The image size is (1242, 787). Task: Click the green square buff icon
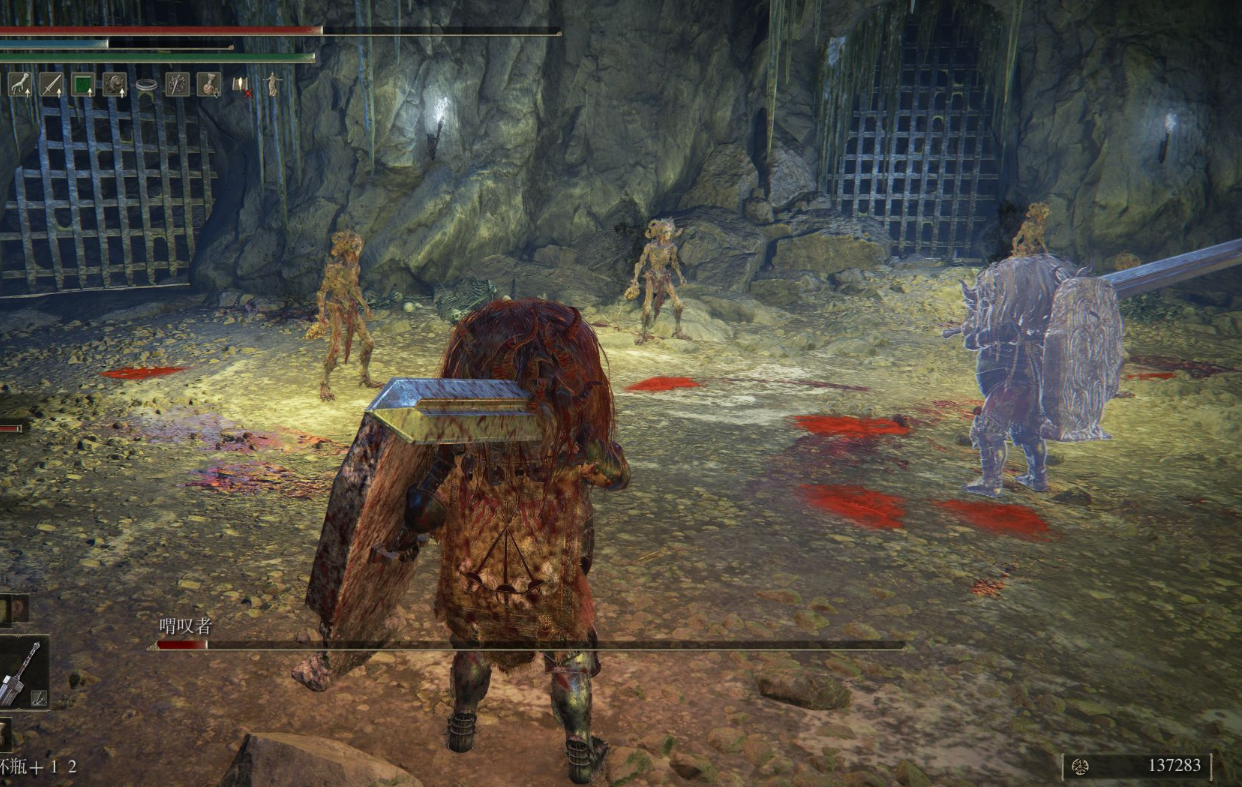83,84
